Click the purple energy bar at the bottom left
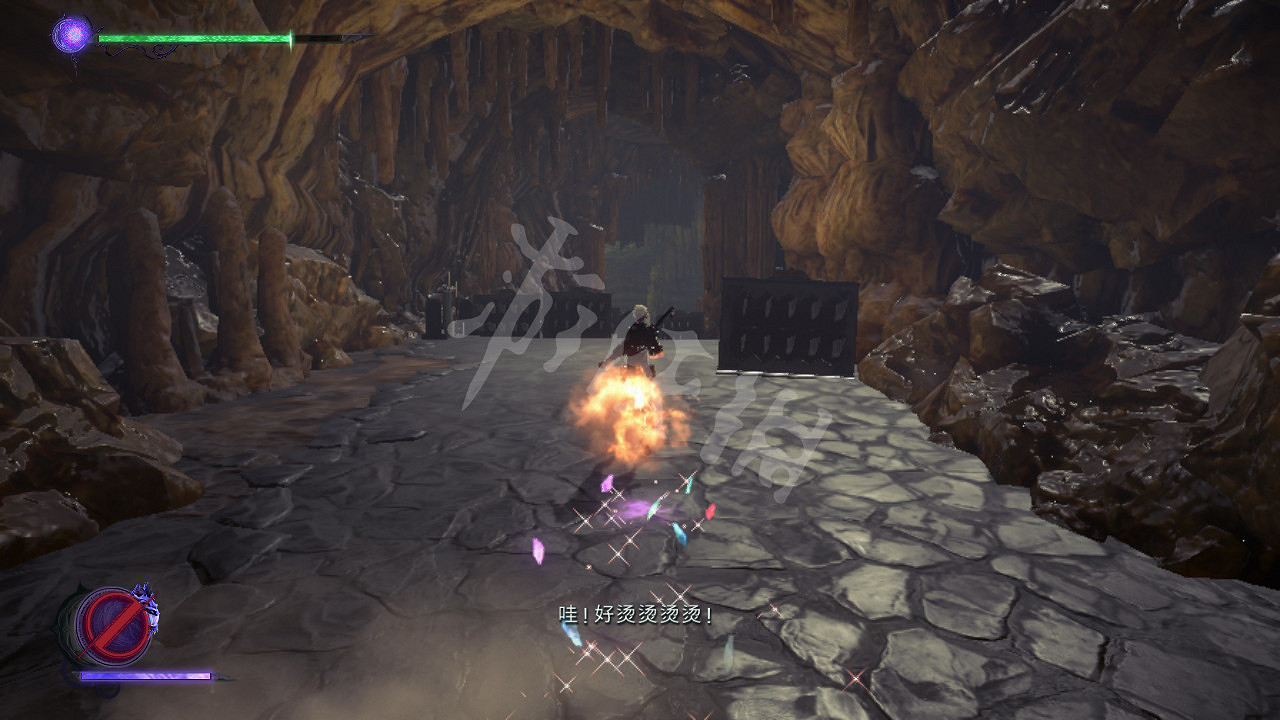 145,677
